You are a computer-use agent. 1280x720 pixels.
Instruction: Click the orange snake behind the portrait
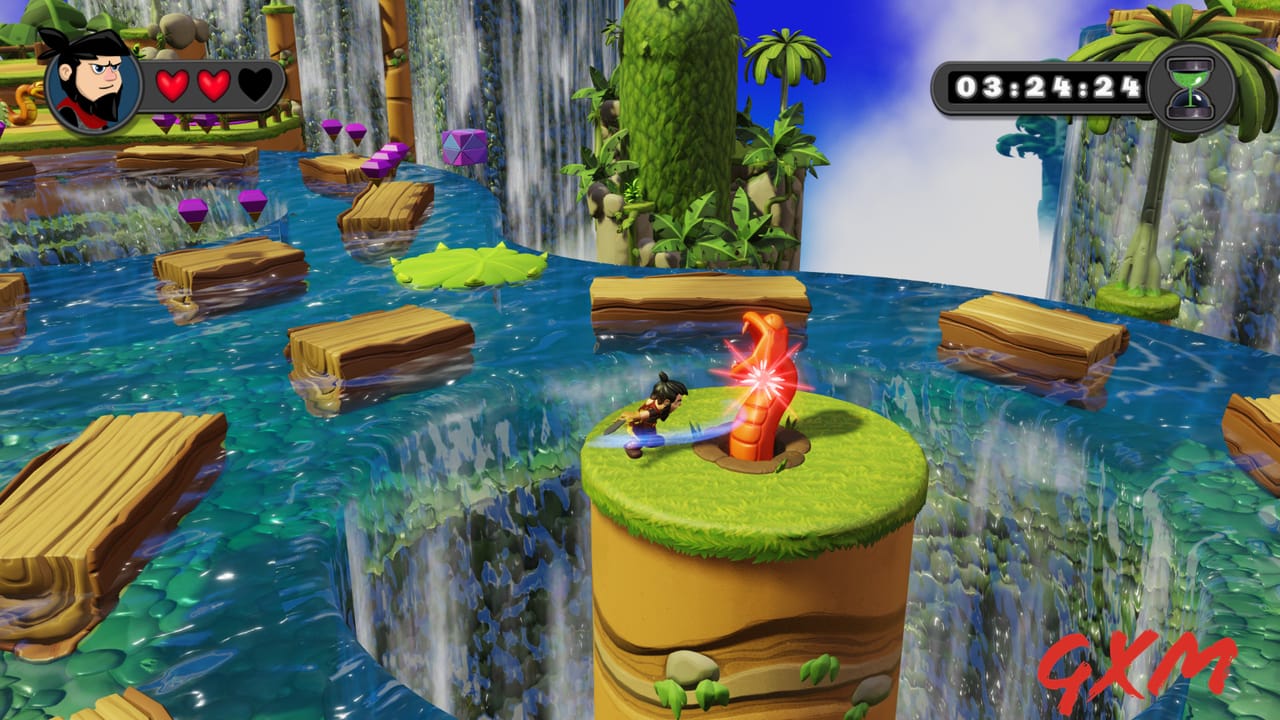click(x=25, y=105)
